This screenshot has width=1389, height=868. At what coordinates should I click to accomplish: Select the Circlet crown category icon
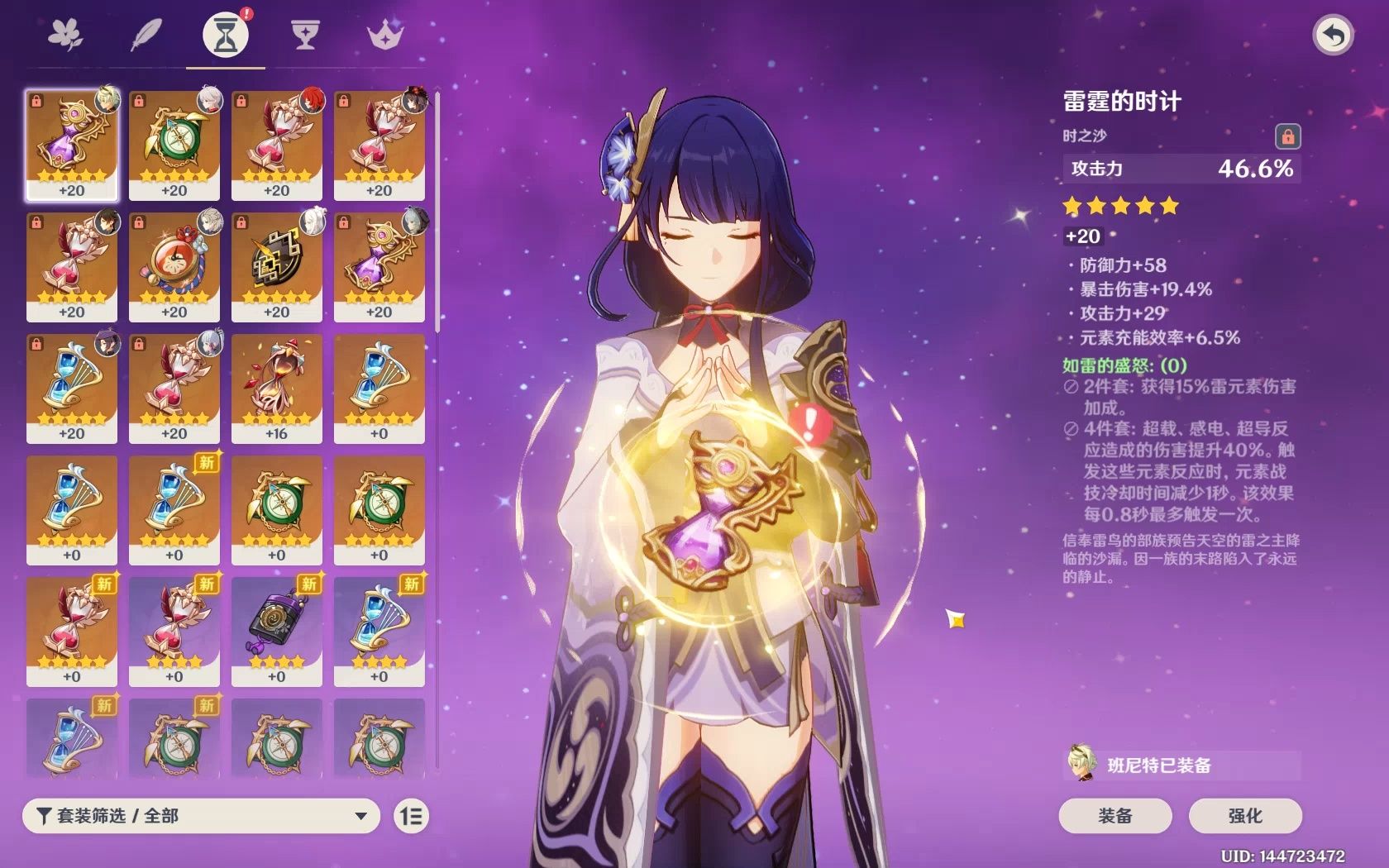384,35
